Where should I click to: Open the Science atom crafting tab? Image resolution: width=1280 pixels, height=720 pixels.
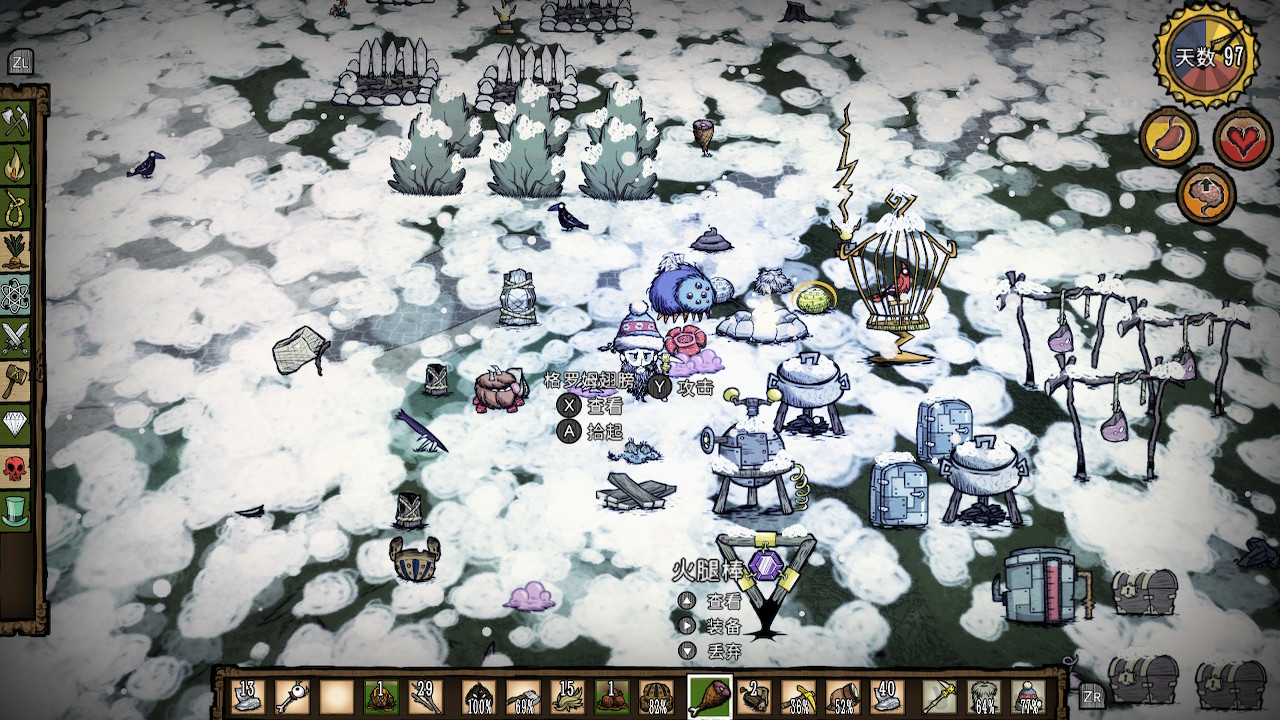point(16,295)
